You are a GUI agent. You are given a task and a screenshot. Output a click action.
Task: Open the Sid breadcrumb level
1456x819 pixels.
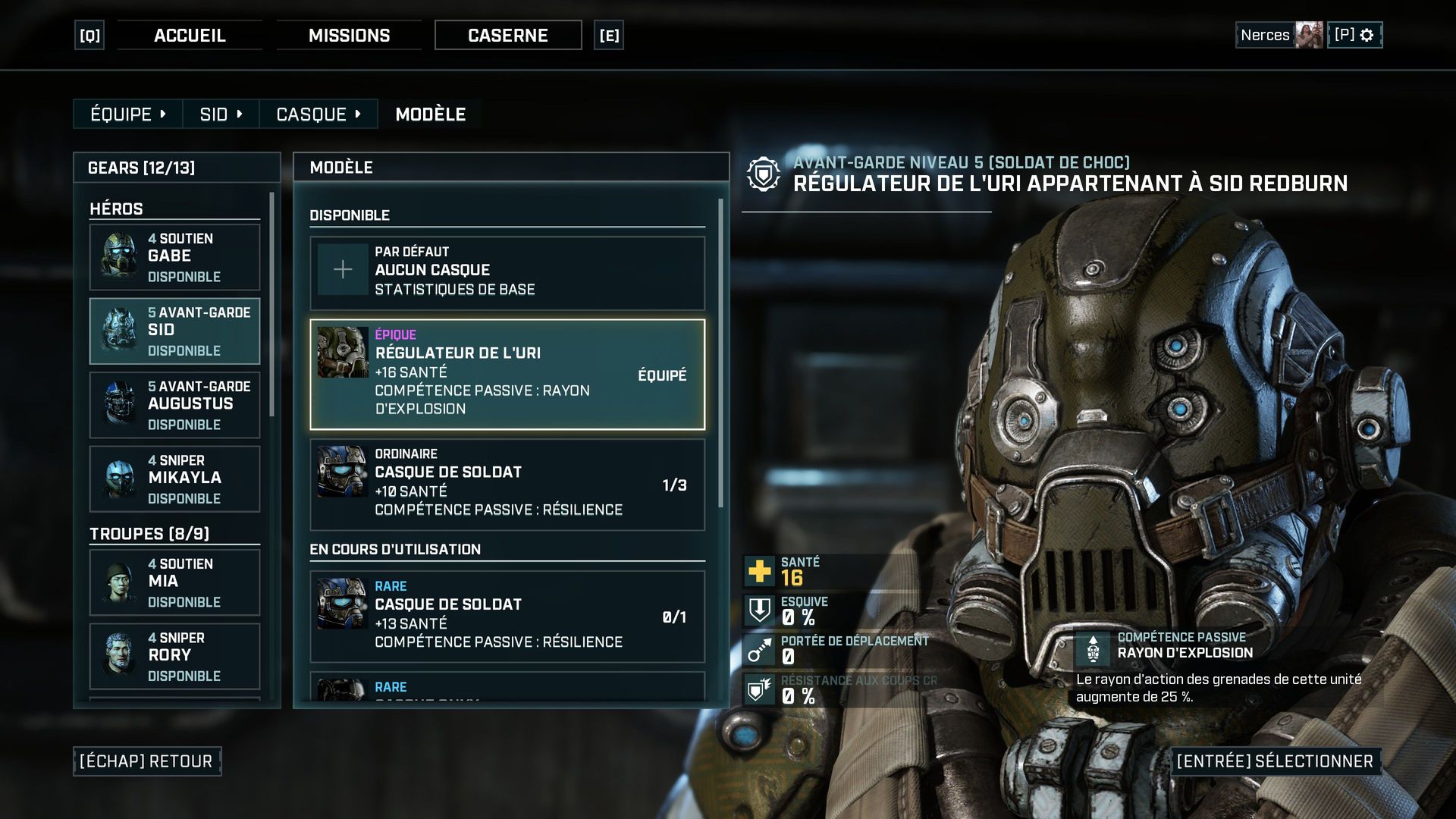(x=221, y=115)
